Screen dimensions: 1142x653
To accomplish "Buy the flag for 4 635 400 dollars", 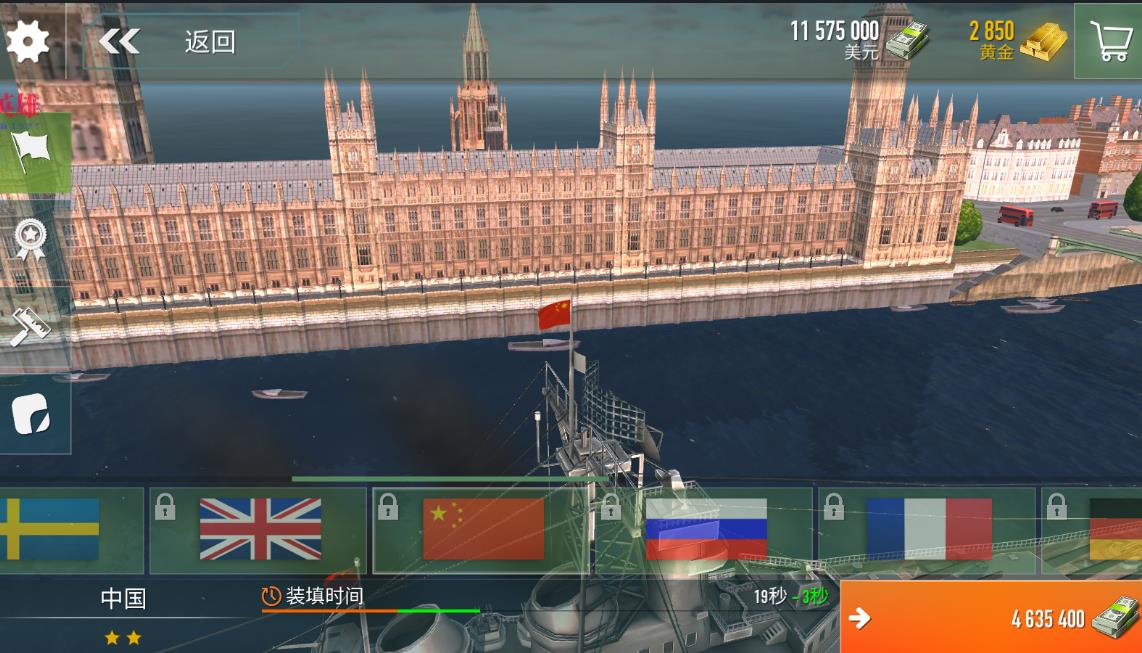I will (991, 618).
